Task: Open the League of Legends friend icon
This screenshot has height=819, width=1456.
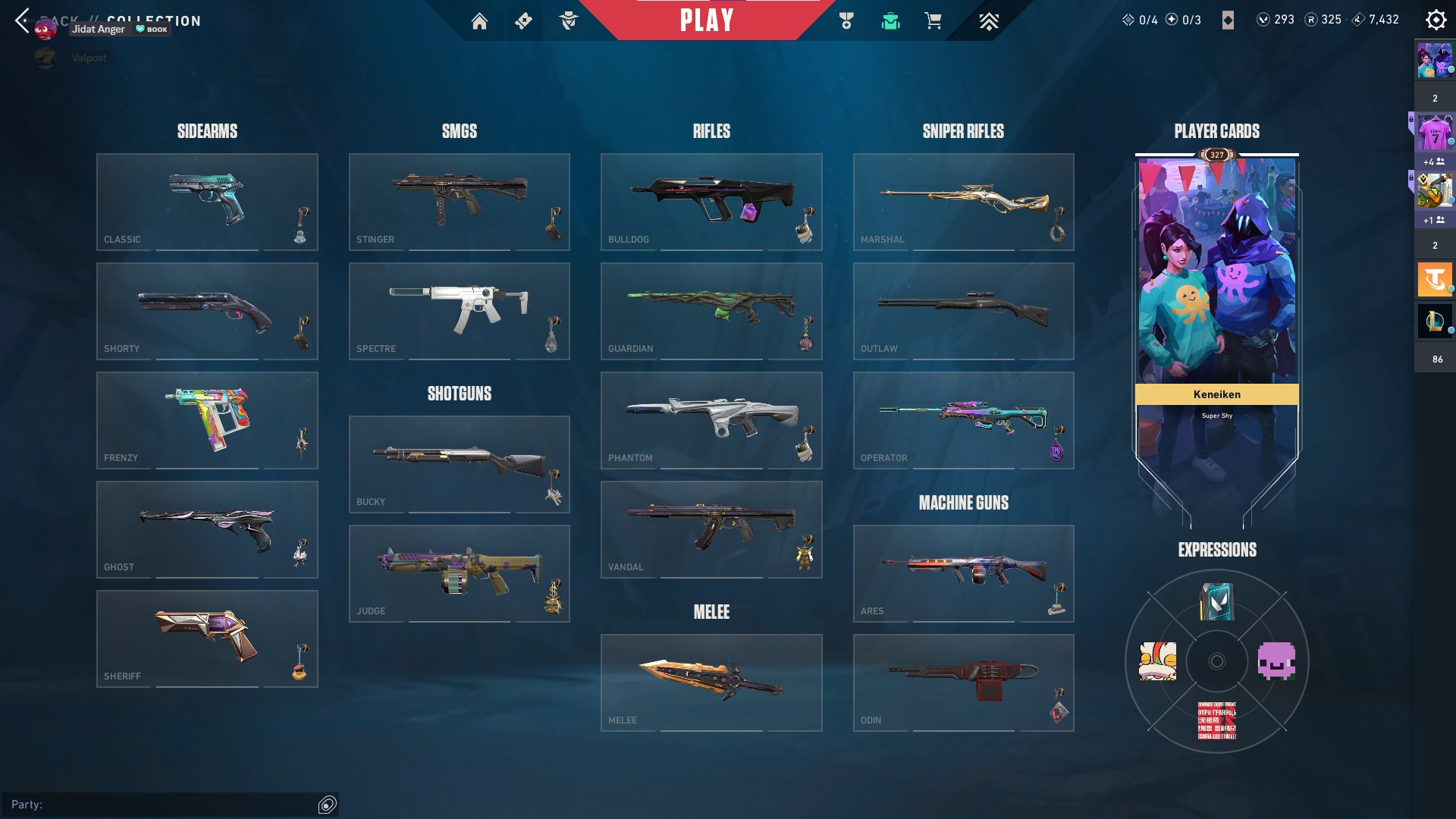Action: (x=1434, y=321)
